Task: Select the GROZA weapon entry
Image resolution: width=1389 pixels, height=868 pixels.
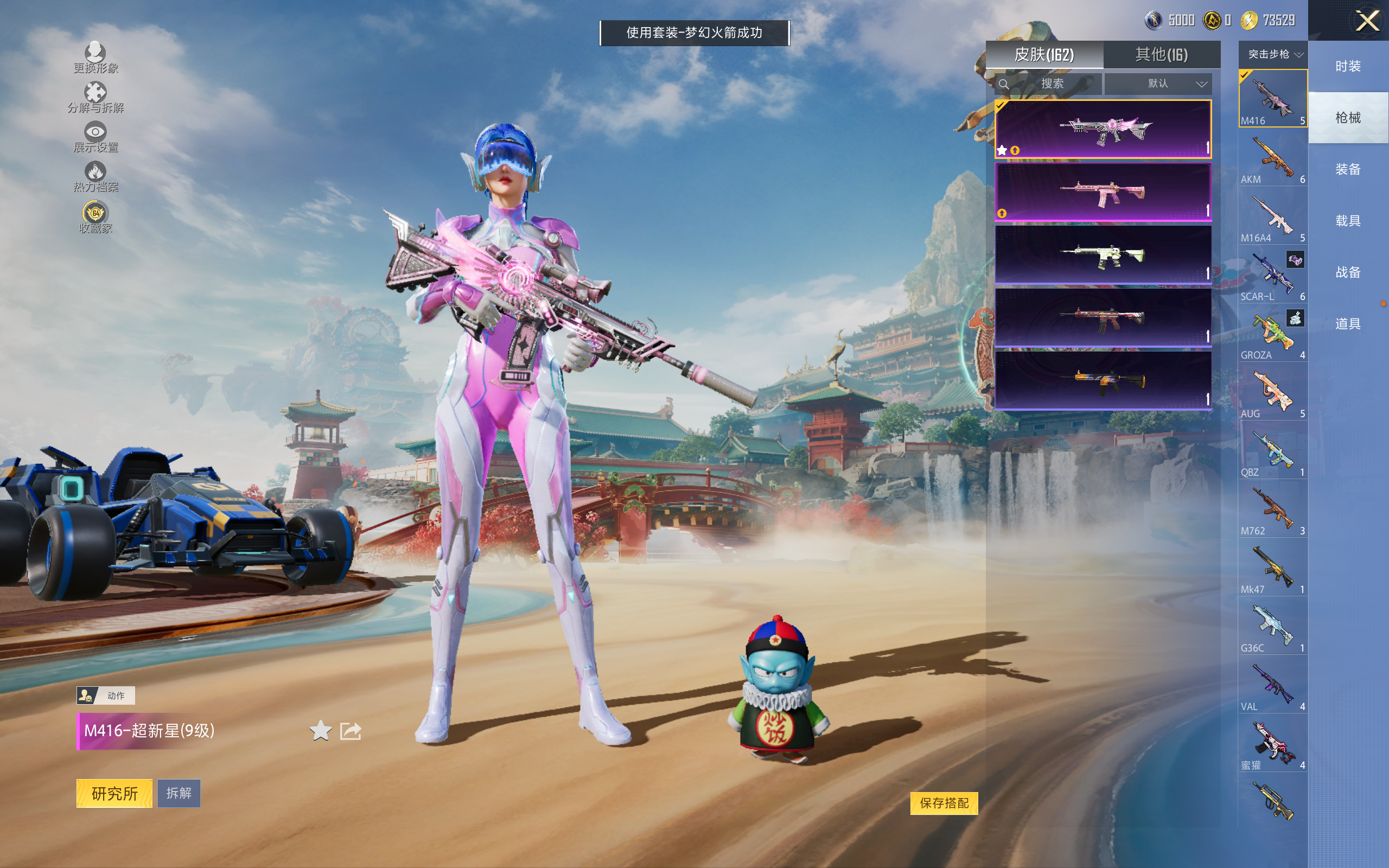Action: [1272, 335]
